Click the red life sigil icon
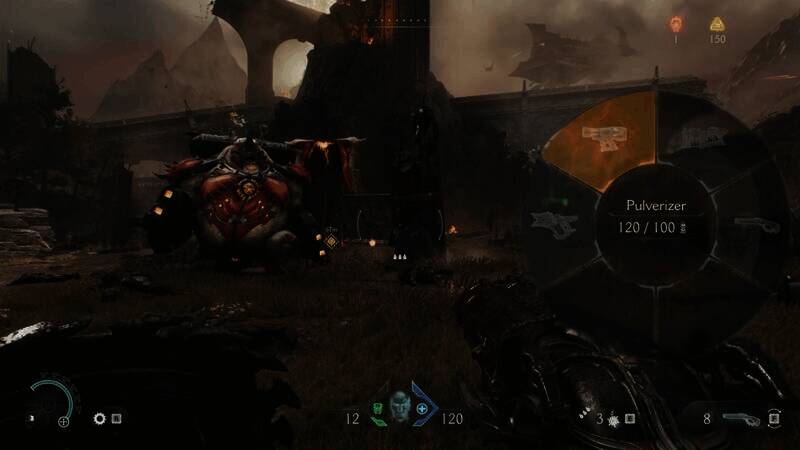Screen dimensions: 800x450 point(675,24)
